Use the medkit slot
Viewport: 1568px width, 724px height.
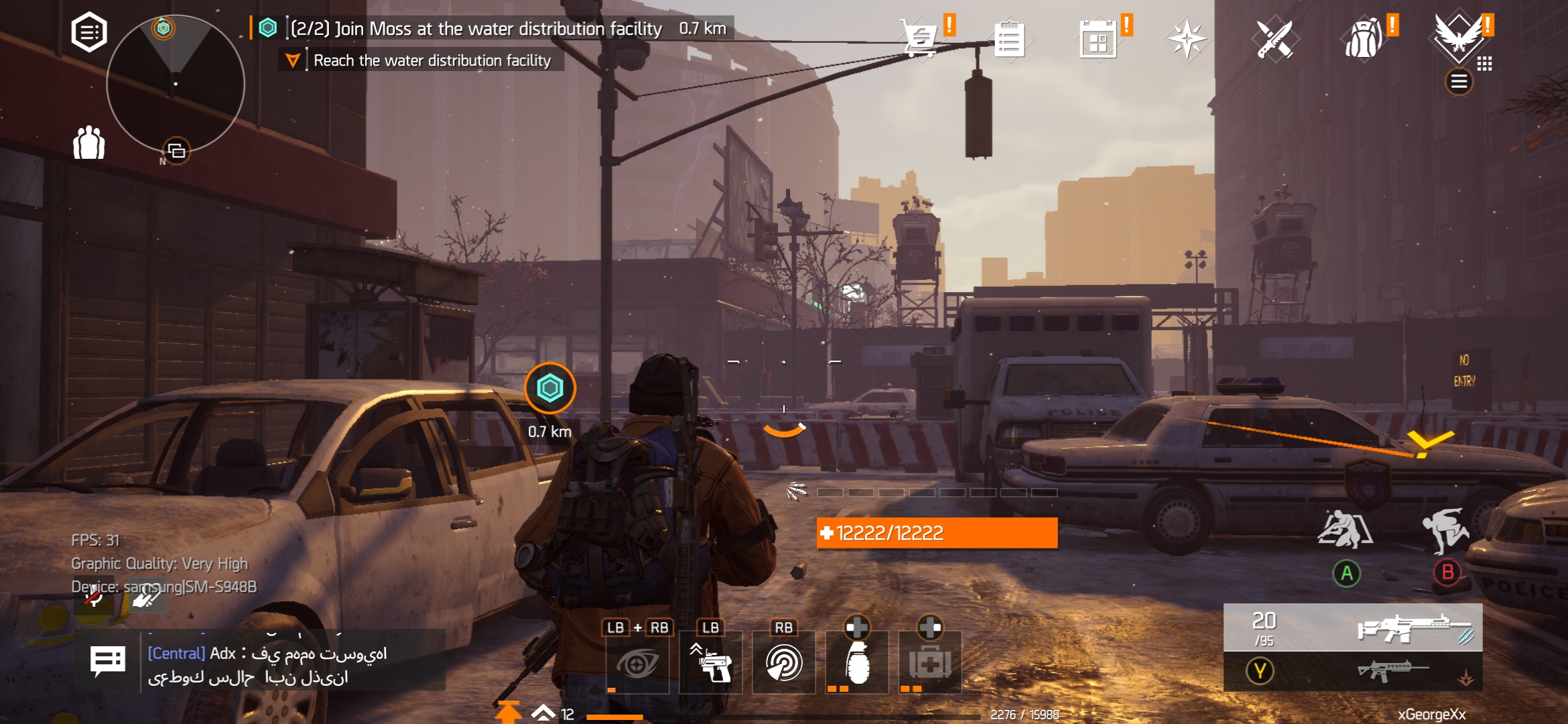click(x=930, y=663)
